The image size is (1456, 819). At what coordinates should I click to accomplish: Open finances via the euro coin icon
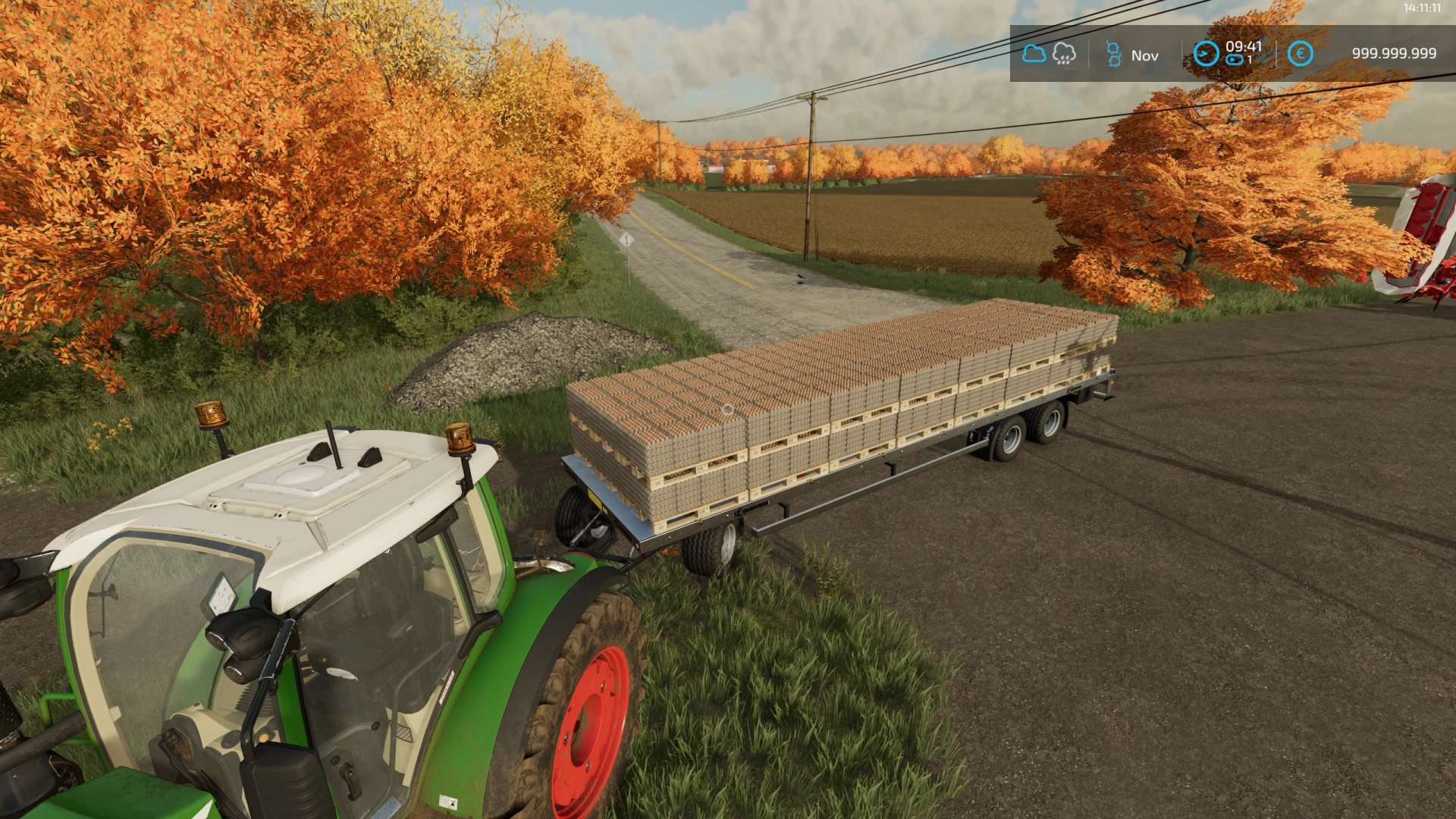[x=1300, y=54]
